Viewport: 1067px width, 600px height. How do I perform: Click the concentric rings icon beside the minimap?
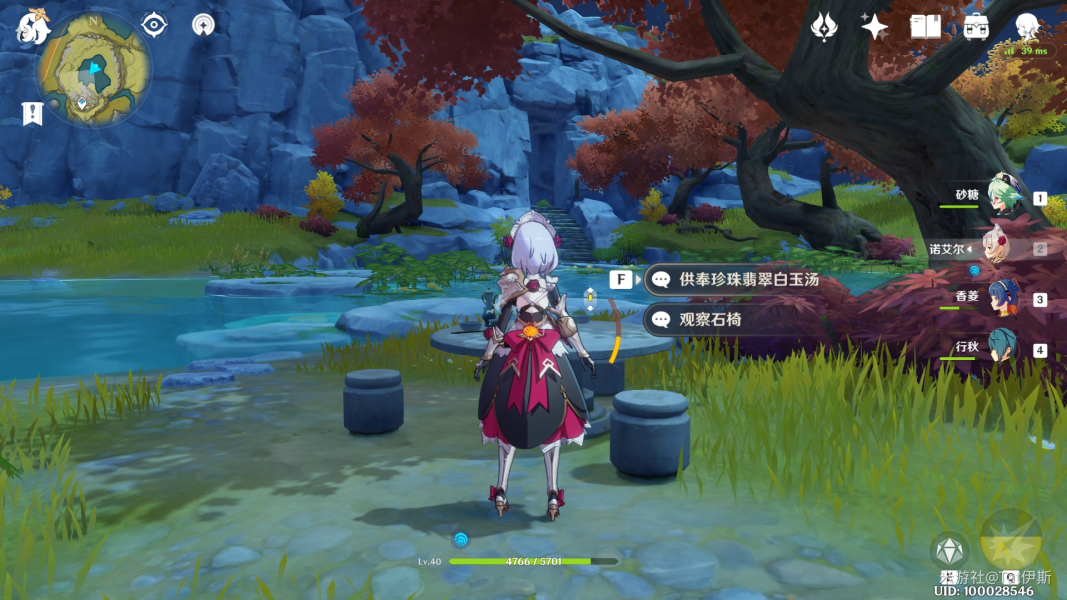pyautogui.click(x=204, y=25)
